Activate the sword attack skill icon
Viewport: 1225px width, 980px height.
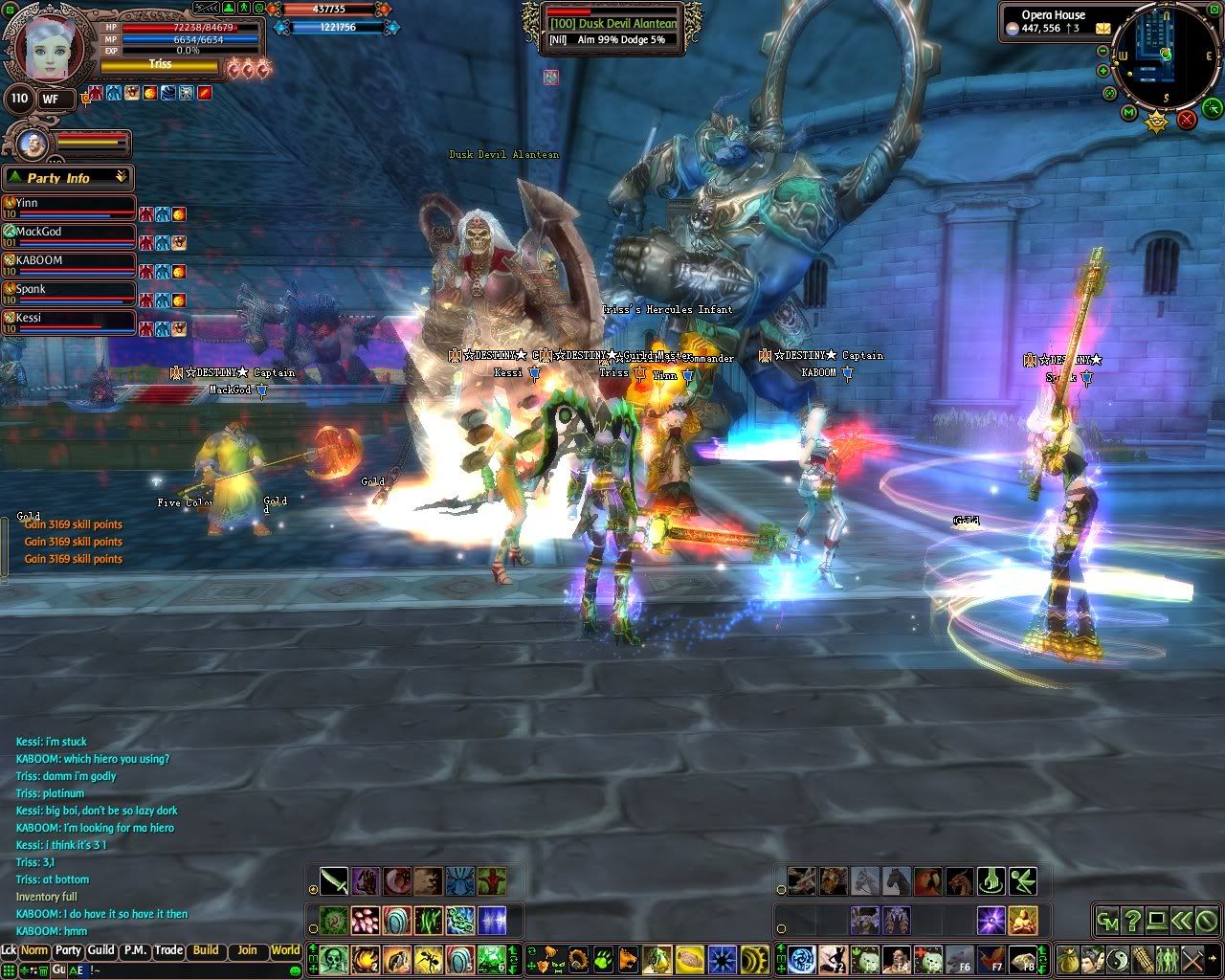tap(333, 880)
